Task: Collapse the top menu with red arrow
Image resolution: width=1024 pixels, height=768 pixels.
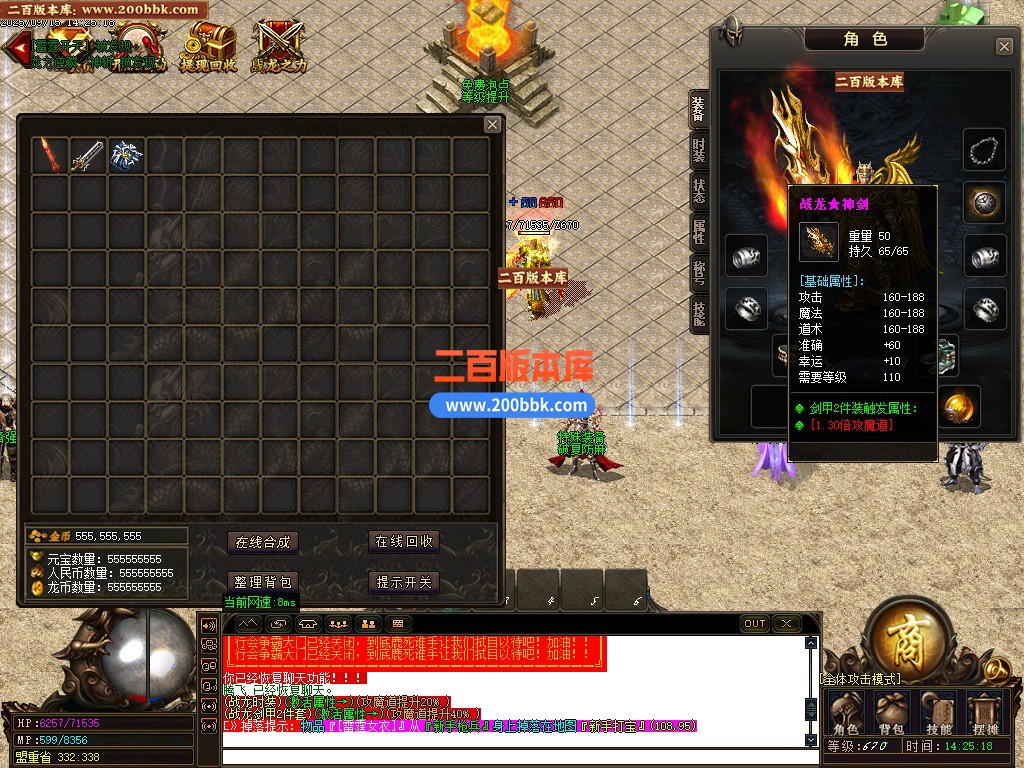Action: (x=14, y=49)
